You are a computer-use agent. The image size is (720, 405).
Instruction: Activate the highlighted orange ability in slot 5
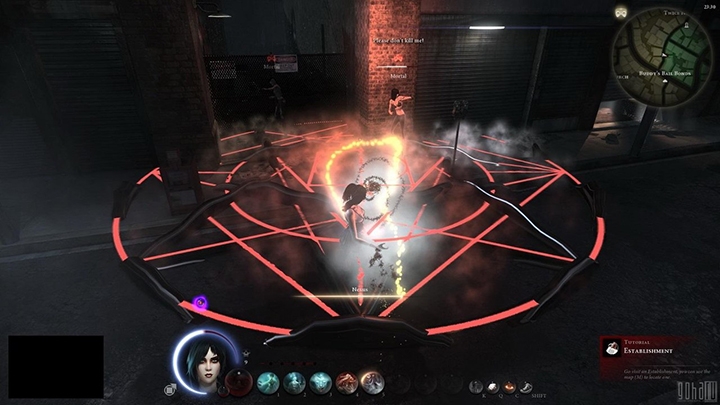[x=370, y=381]
